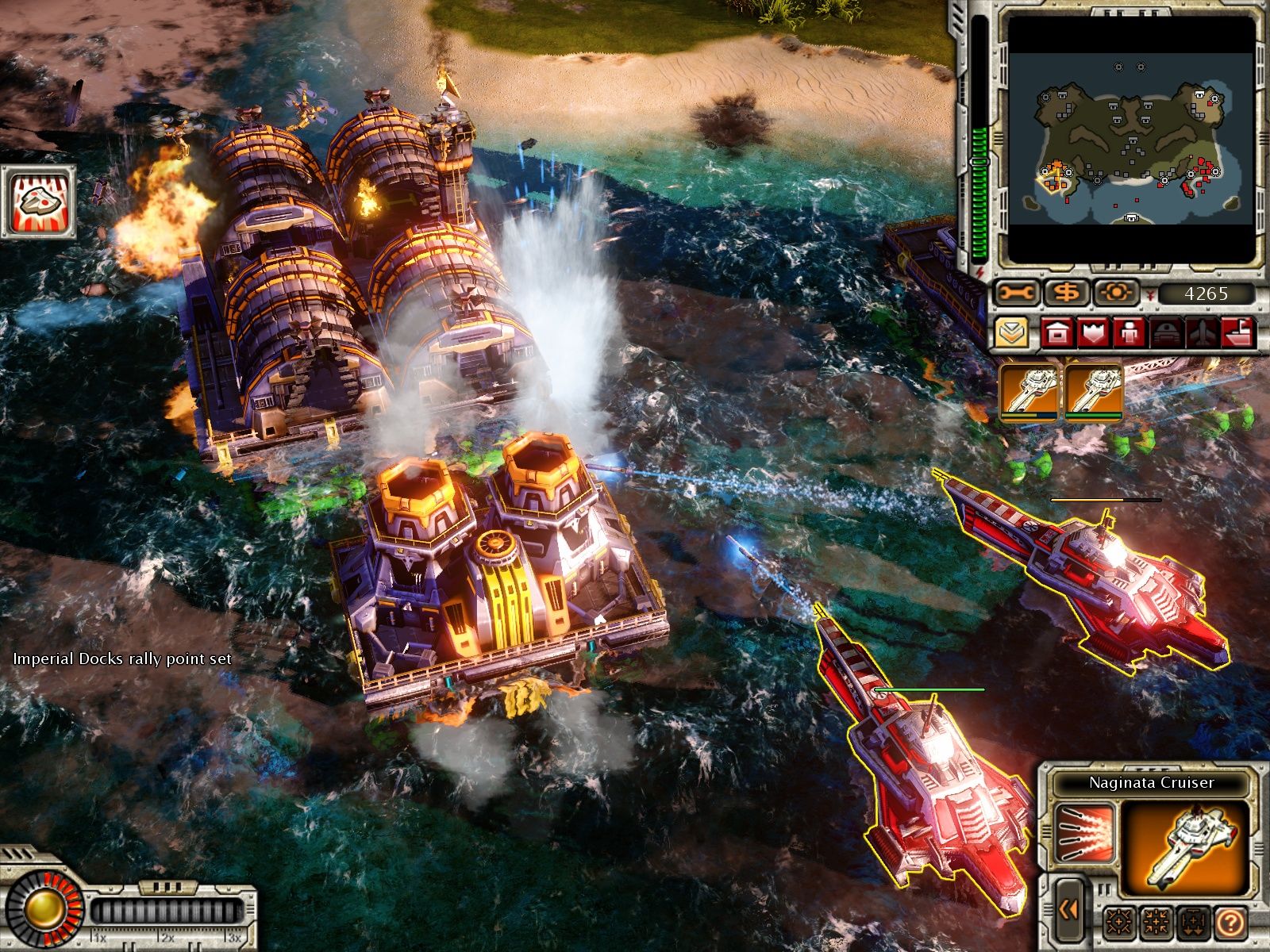Activate the support power icon on left edge
This screenshot has height=952, width=1270.
pos(38,202)
